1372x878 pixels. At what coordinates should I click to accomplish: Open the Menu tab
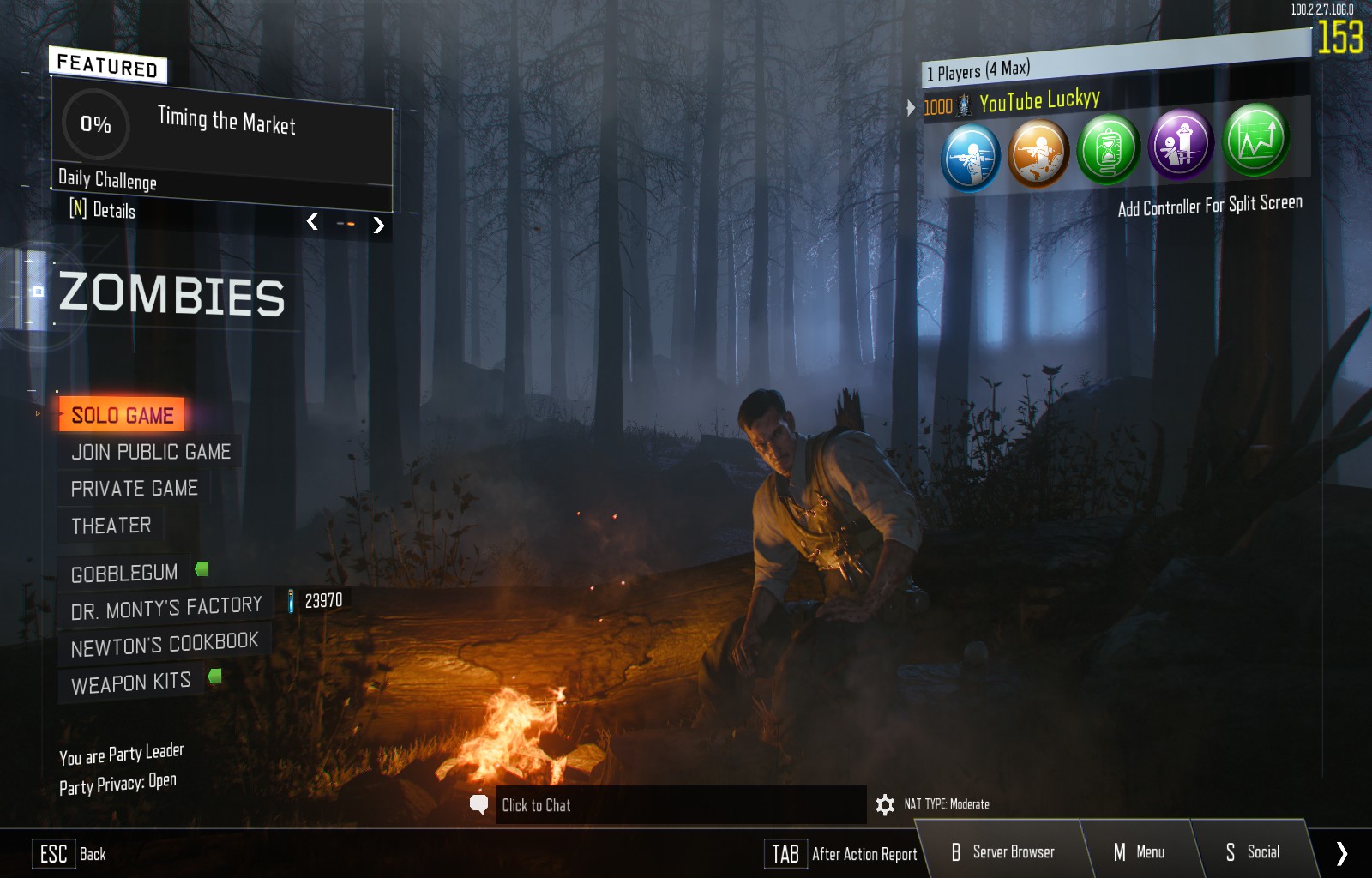click(1139, 852)
